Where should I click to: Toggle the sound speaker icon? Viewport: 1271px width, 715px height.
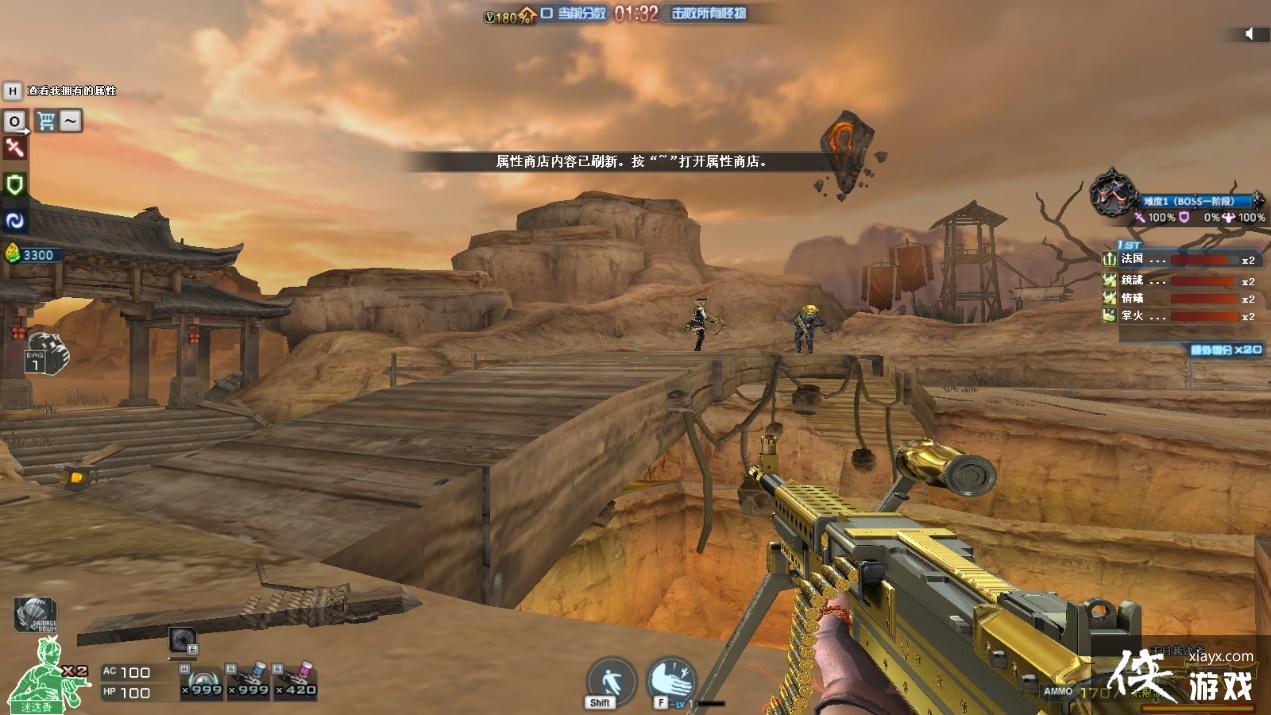pyautogui.click(x=1249, y=35)
